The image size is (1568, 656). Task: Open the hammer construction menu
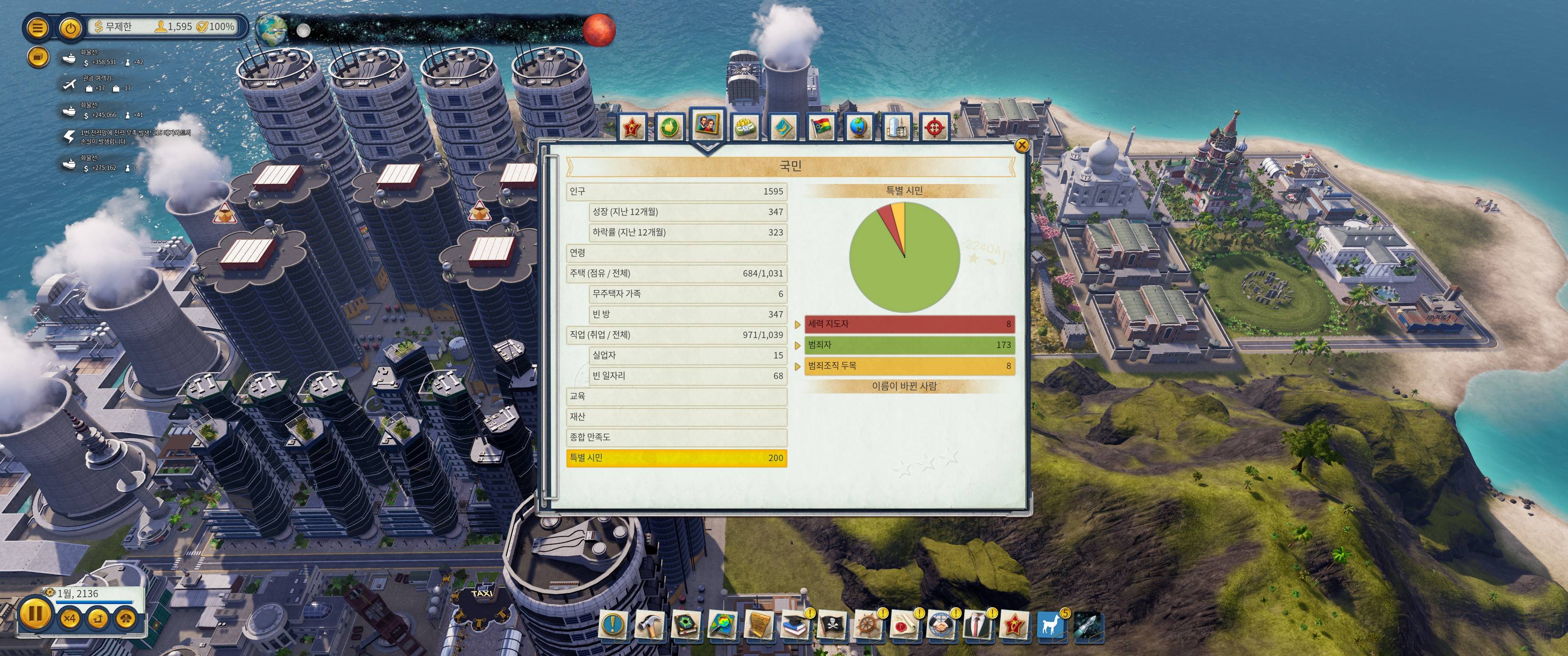click(x=649, y=625)
